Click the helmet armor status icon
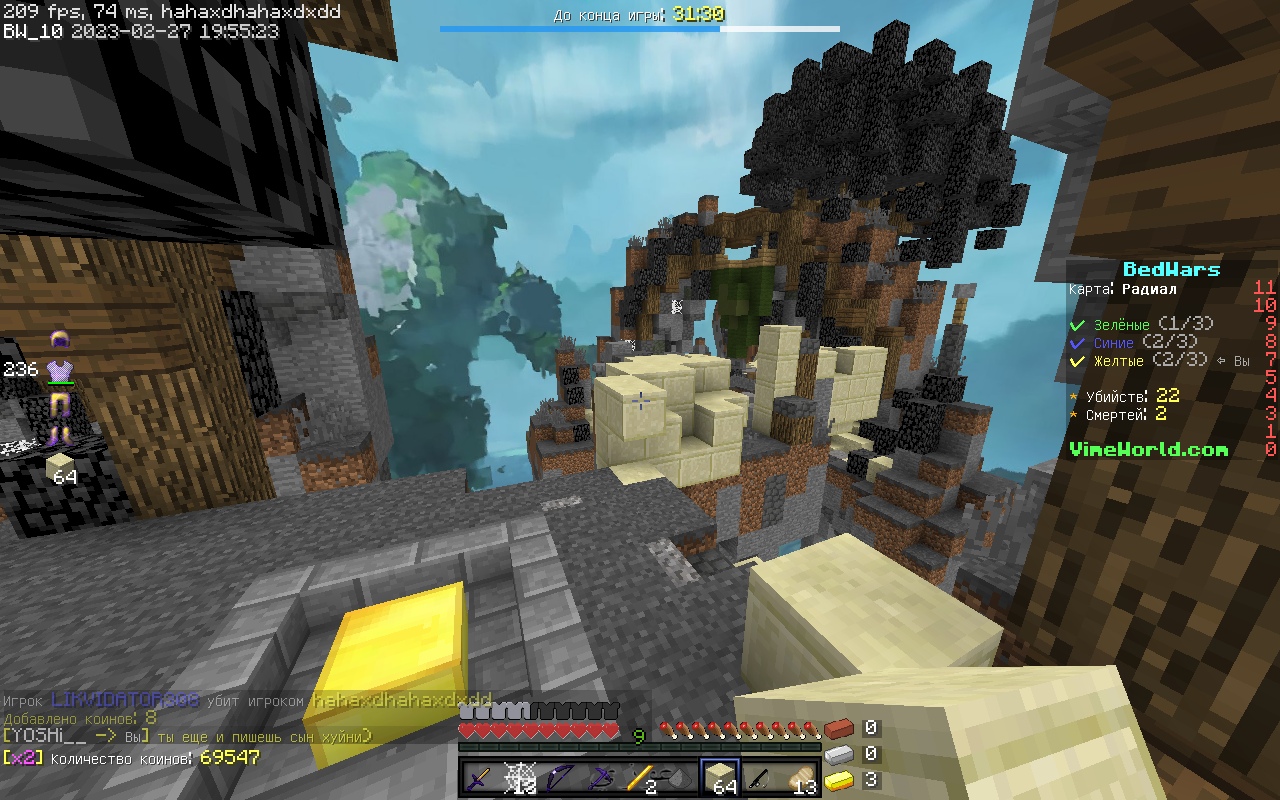The image size is (1280, 800). pyautogui.click(x=60, y=341)
